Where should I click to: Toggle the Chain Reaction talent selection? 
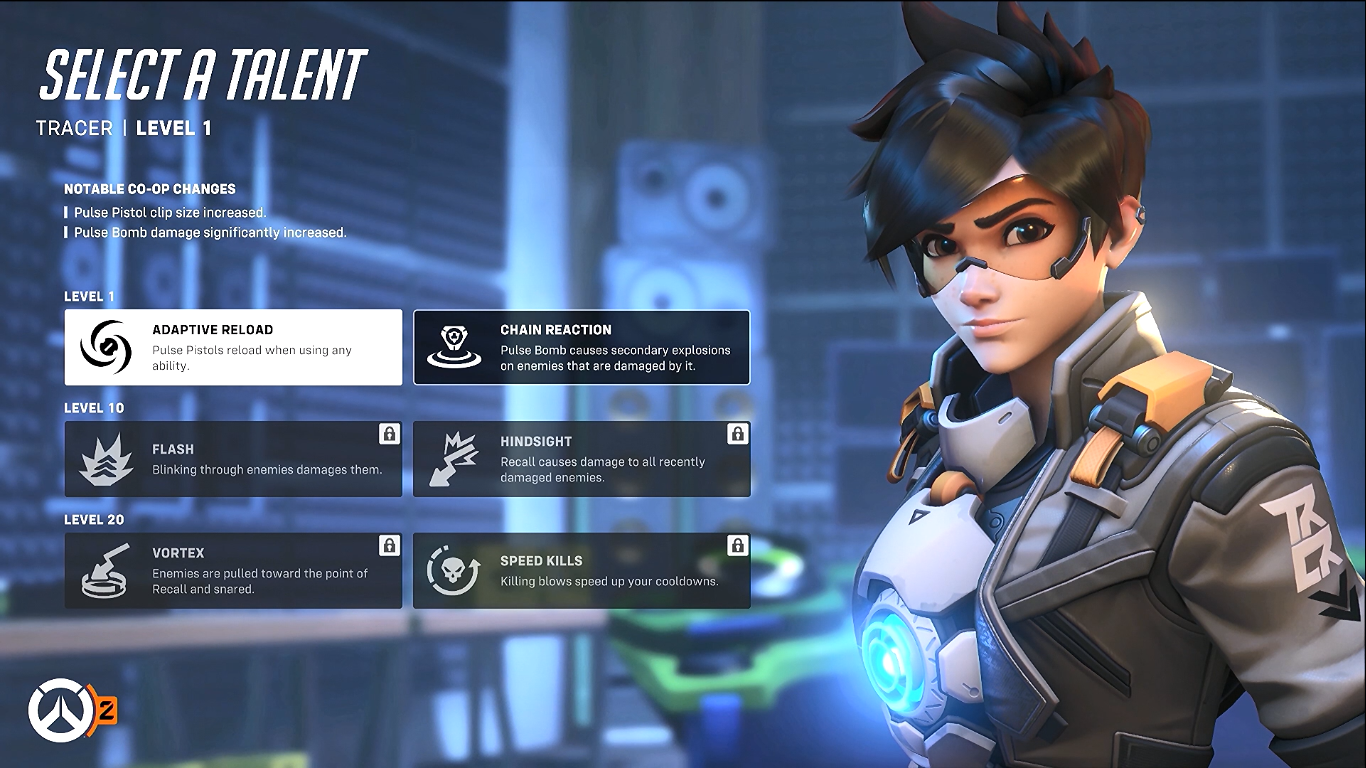581,346
